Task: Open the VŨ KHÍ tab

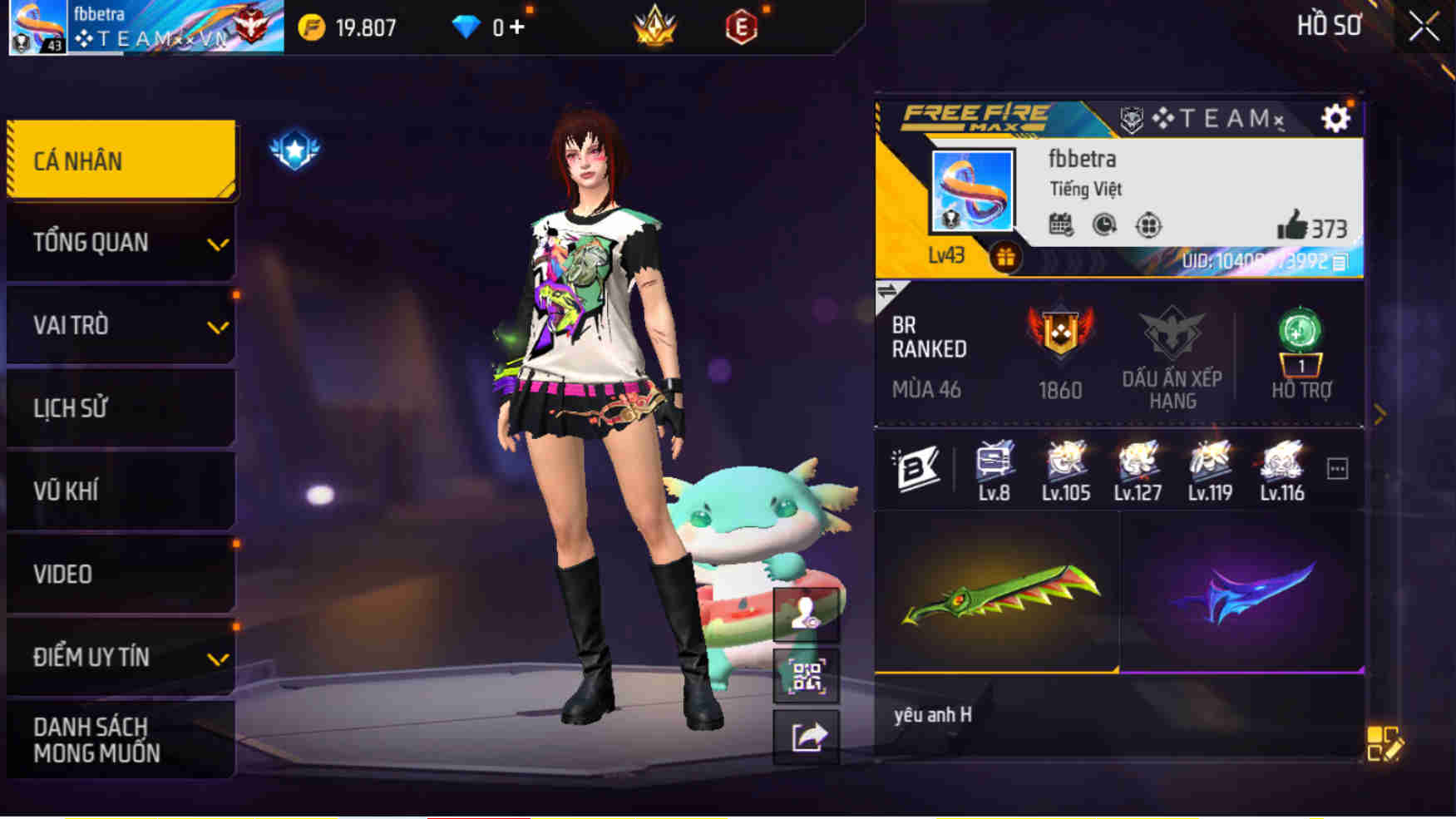Action: (121, 491)
